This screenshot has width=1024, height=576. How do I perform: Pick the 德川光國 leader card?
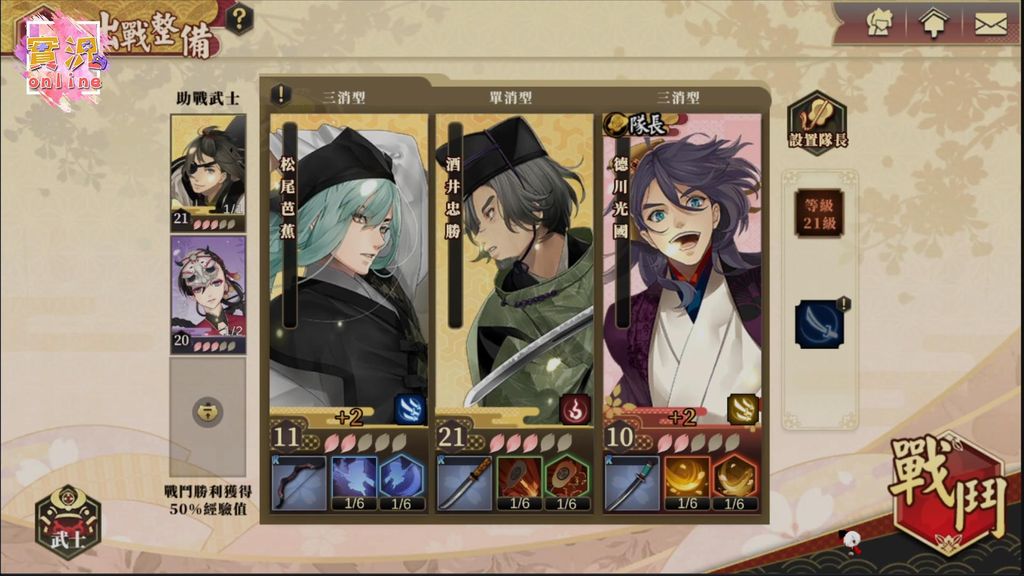pos(682,260)
